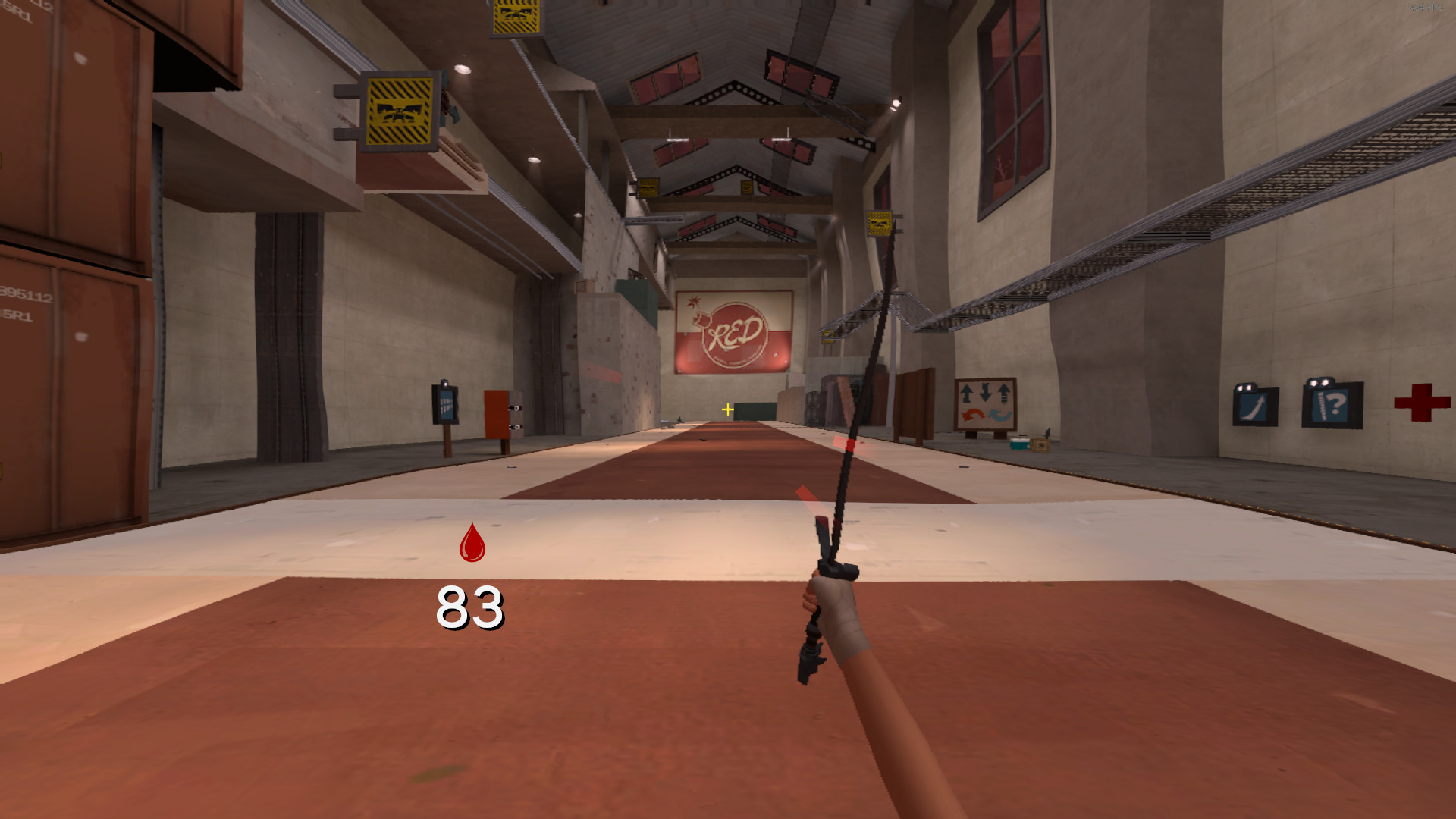This screenshot has height=819, width=1456.
Task: Toggle the lower switch on the orange panel
Action: (x=515, y=428)
